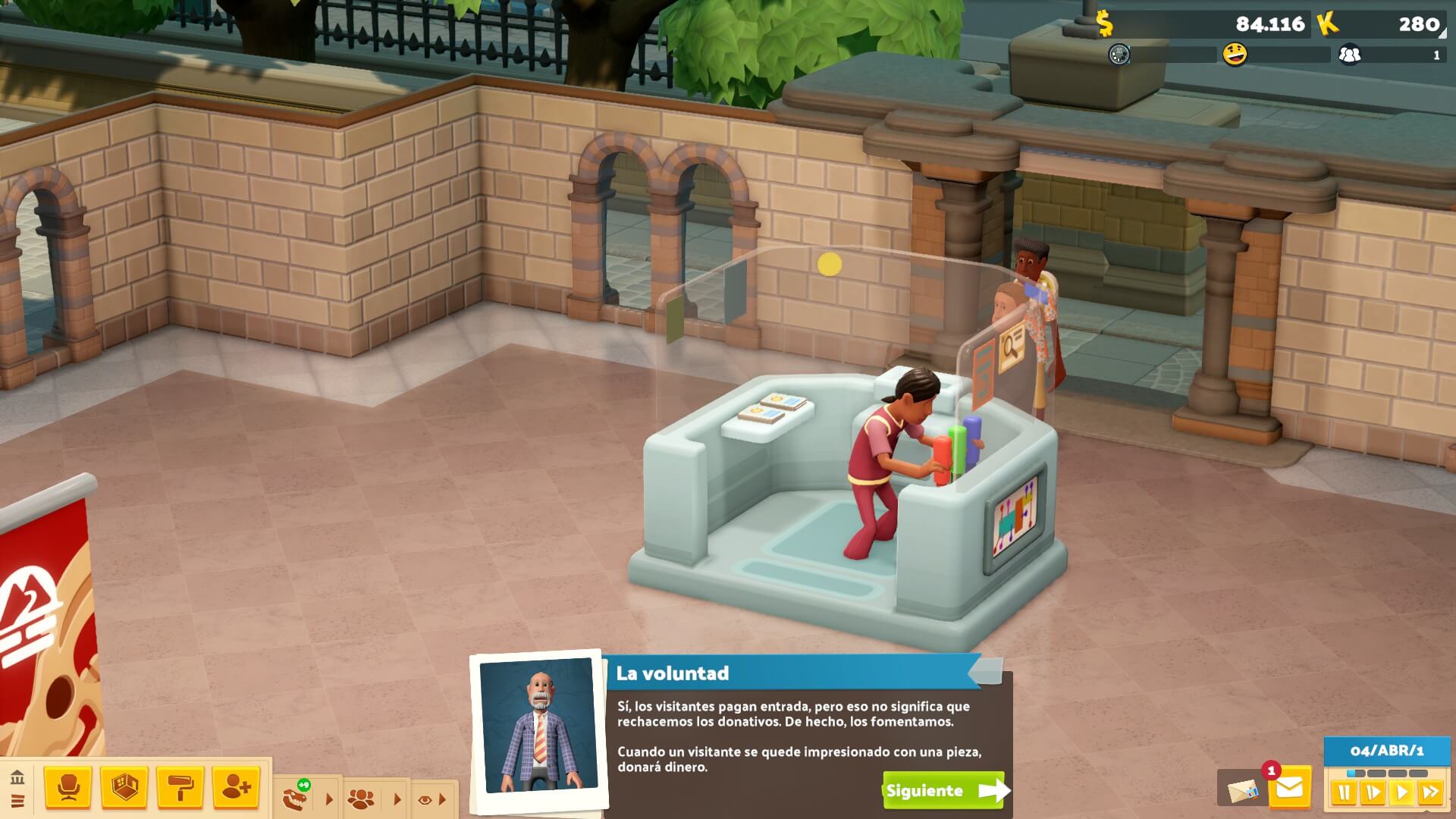
Task: Open the envelope notification with stamp
Action: pos(1241,791)
